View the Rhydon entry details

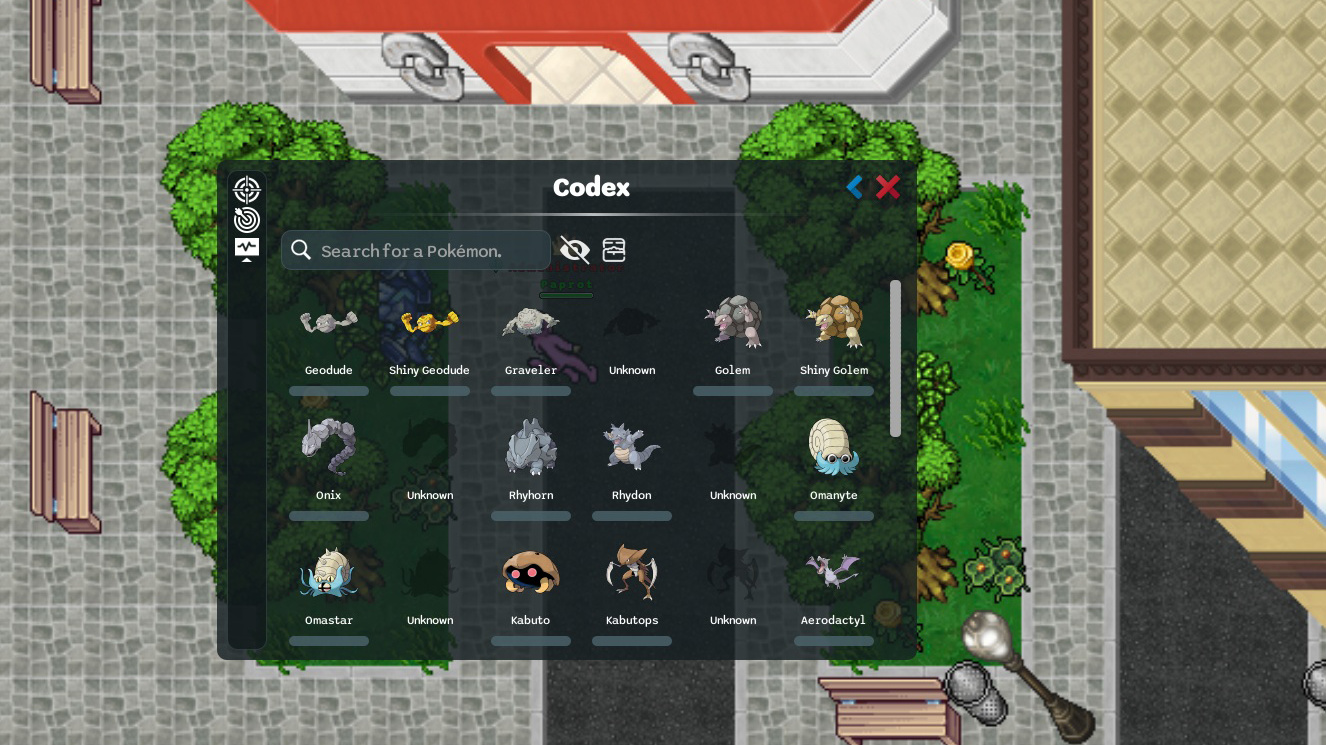click(632, 446)
